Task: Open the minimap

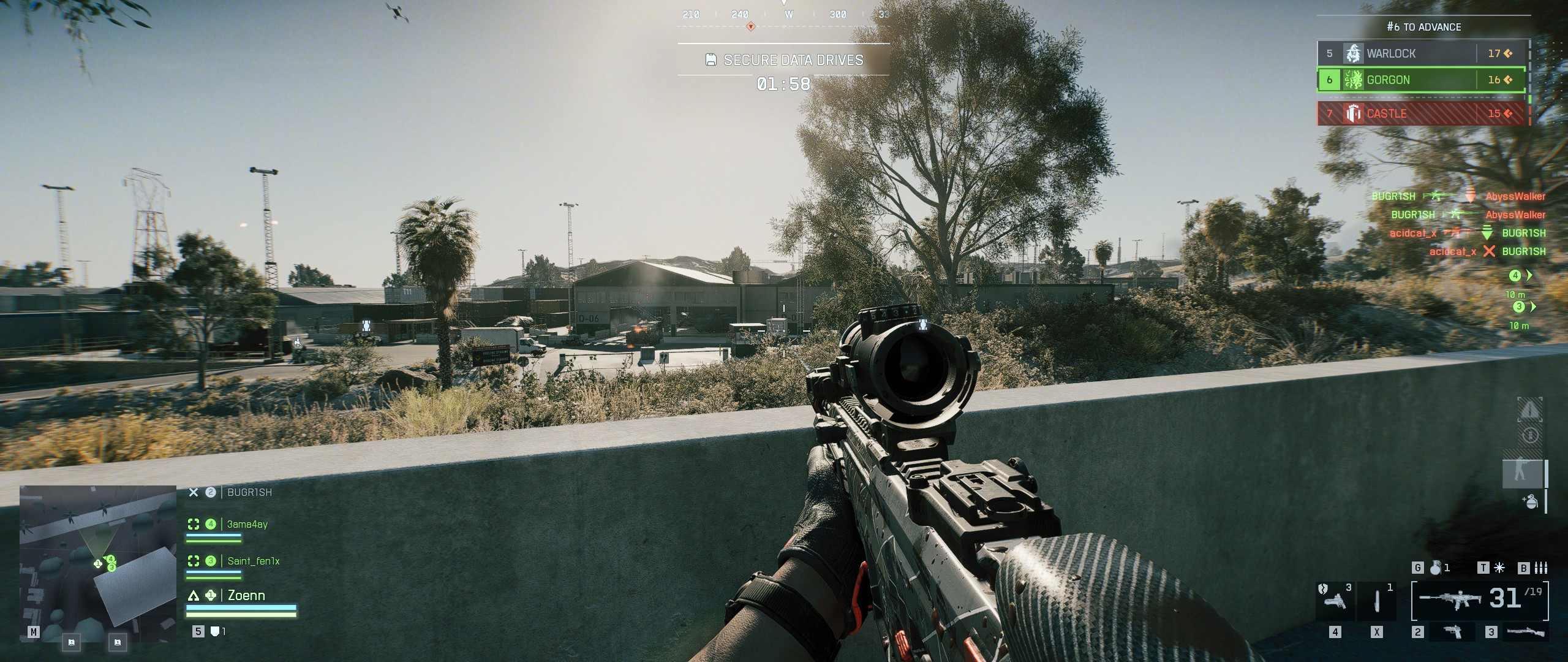Action: pyautogui.click(x=97, y=563)
